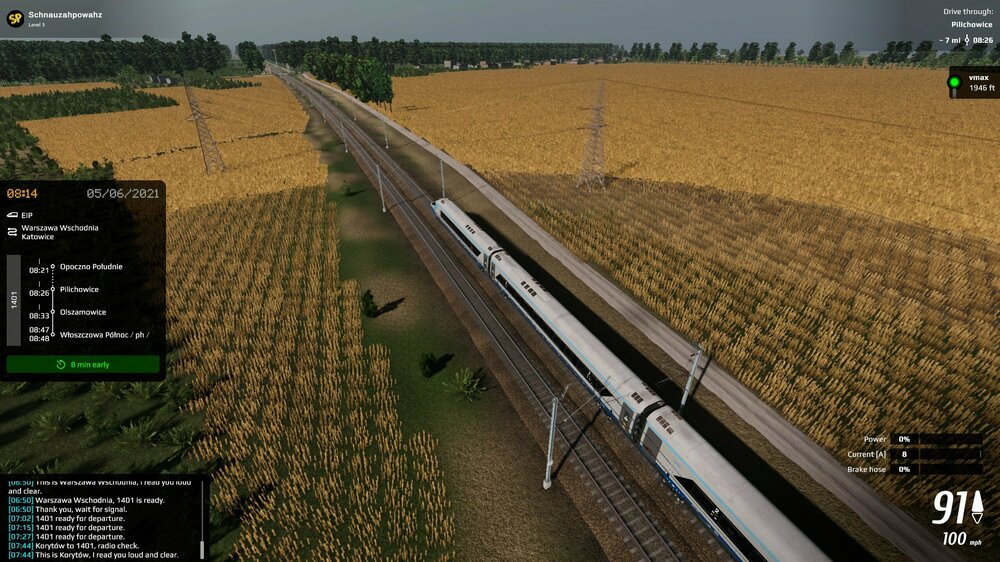Choose the Olszamowice timetable entry

point(82,313)
